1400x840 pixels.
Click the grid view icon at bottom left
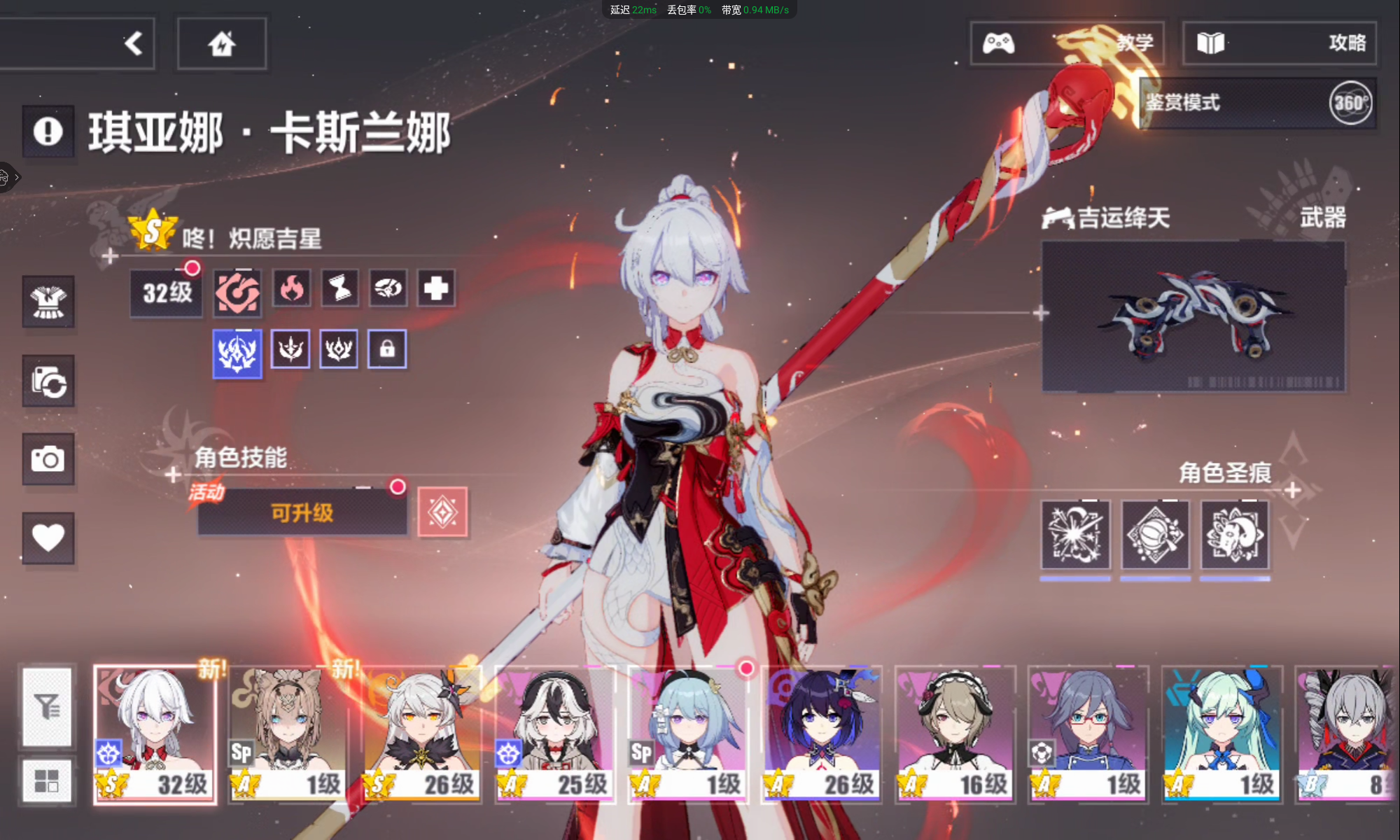click(x=46, y=780)
